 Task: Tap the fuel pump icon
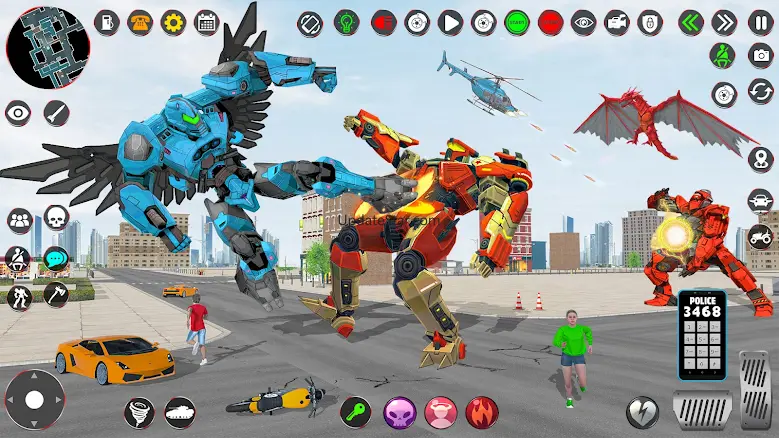(x=107, y=21)
